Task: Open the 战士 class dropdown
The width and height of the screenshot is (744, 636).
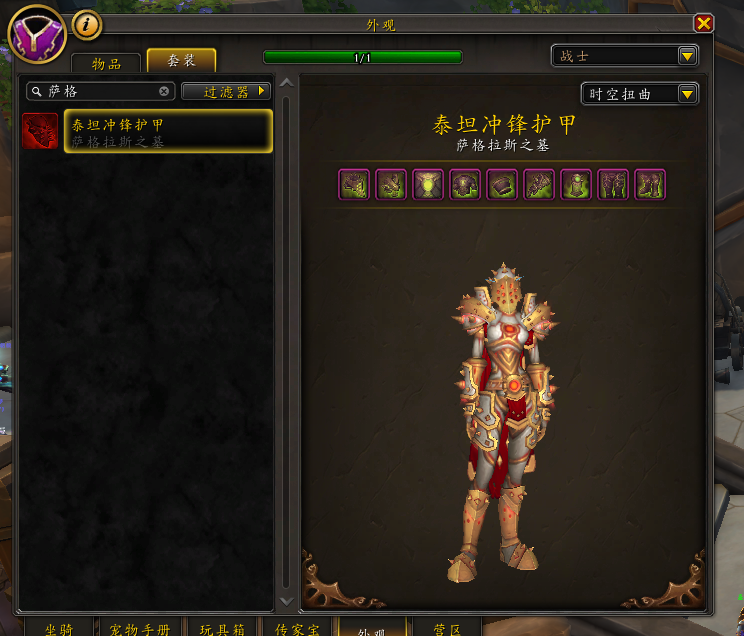Action: 625,56
